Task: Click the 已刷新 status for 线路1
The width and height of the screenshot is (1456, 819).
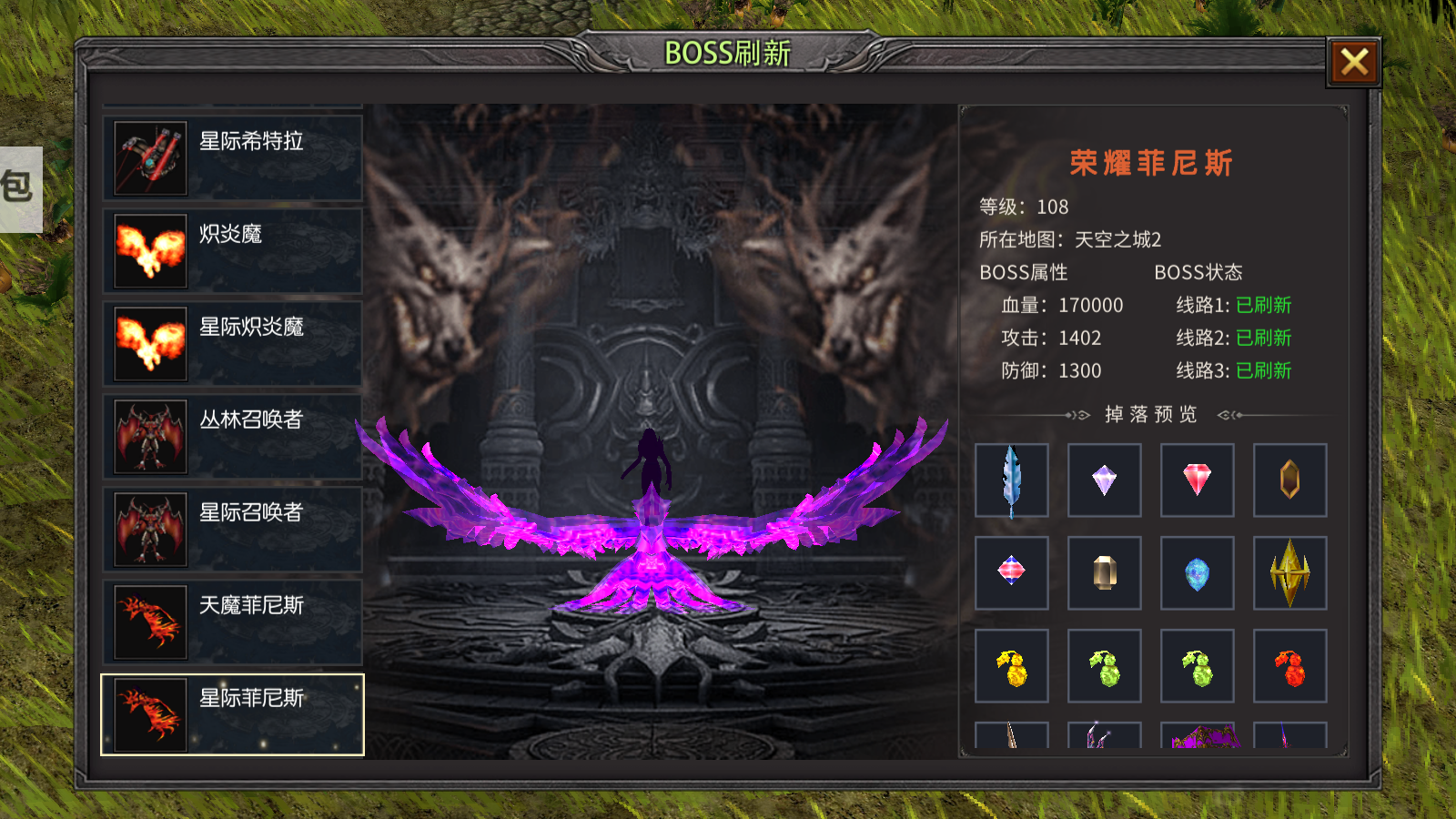Action: 1265,306
